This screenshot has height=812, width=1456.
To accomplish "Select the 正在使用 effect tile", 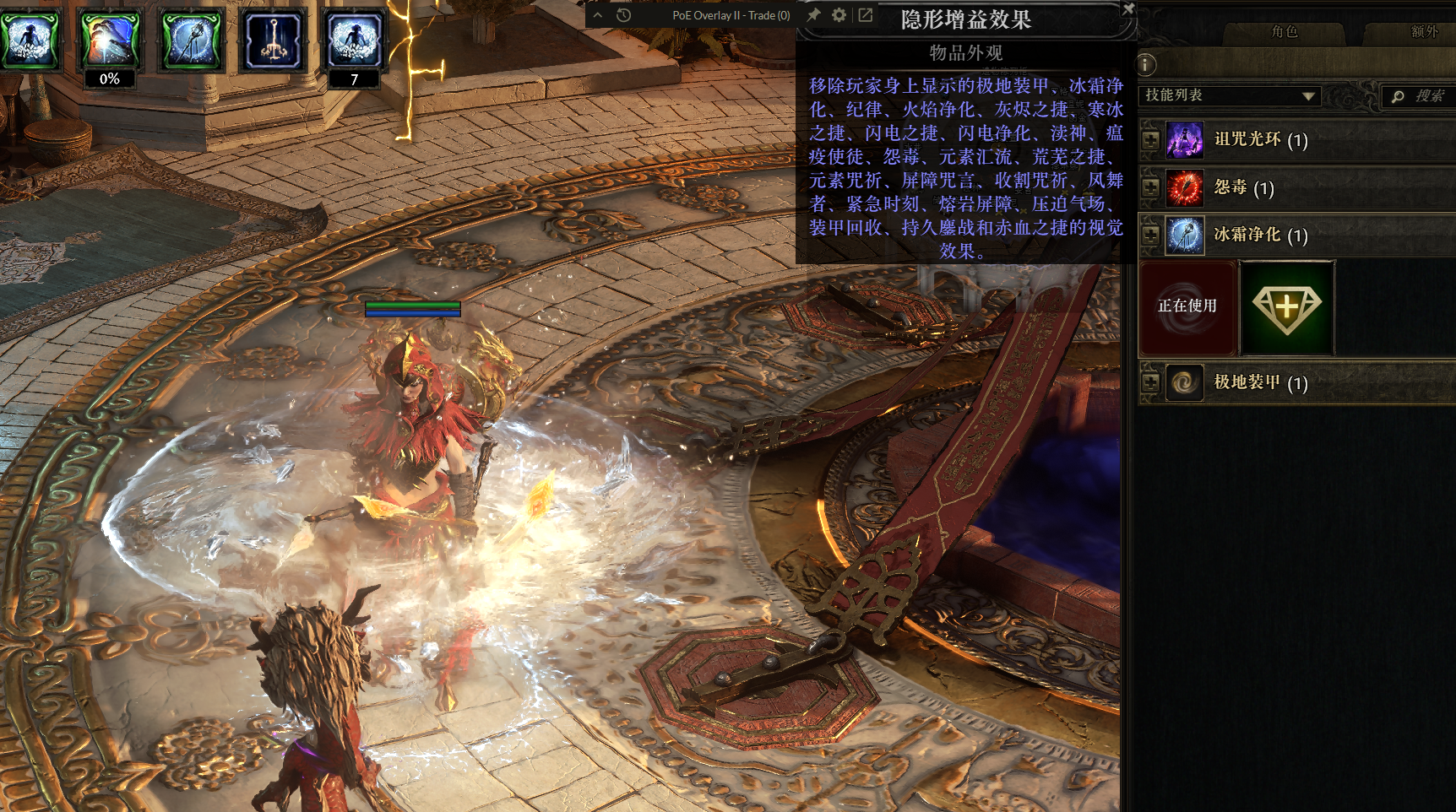I will [1187, 307].
